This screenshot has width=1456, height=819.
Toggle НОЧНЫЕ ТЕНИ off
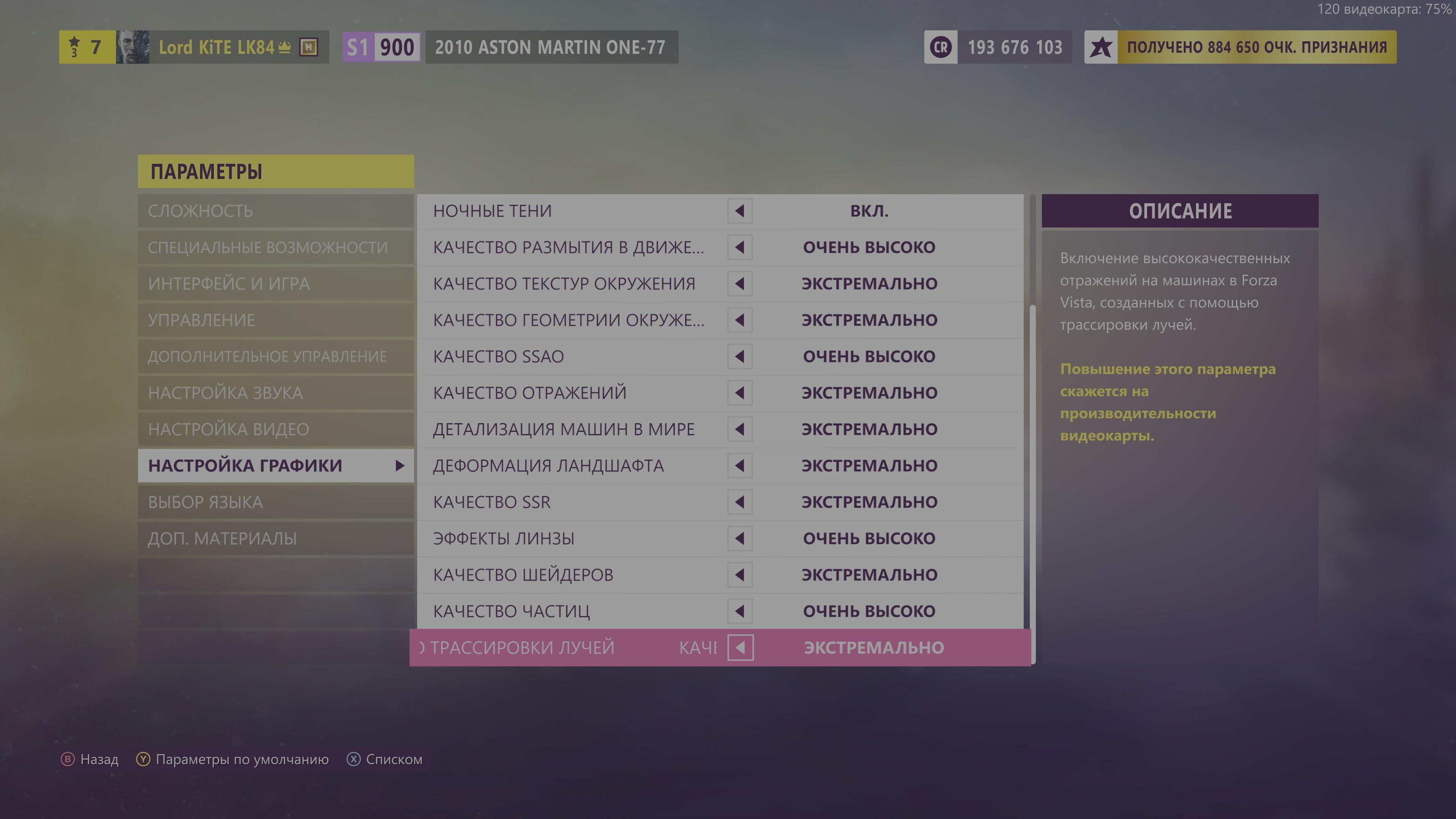point(740,211)
